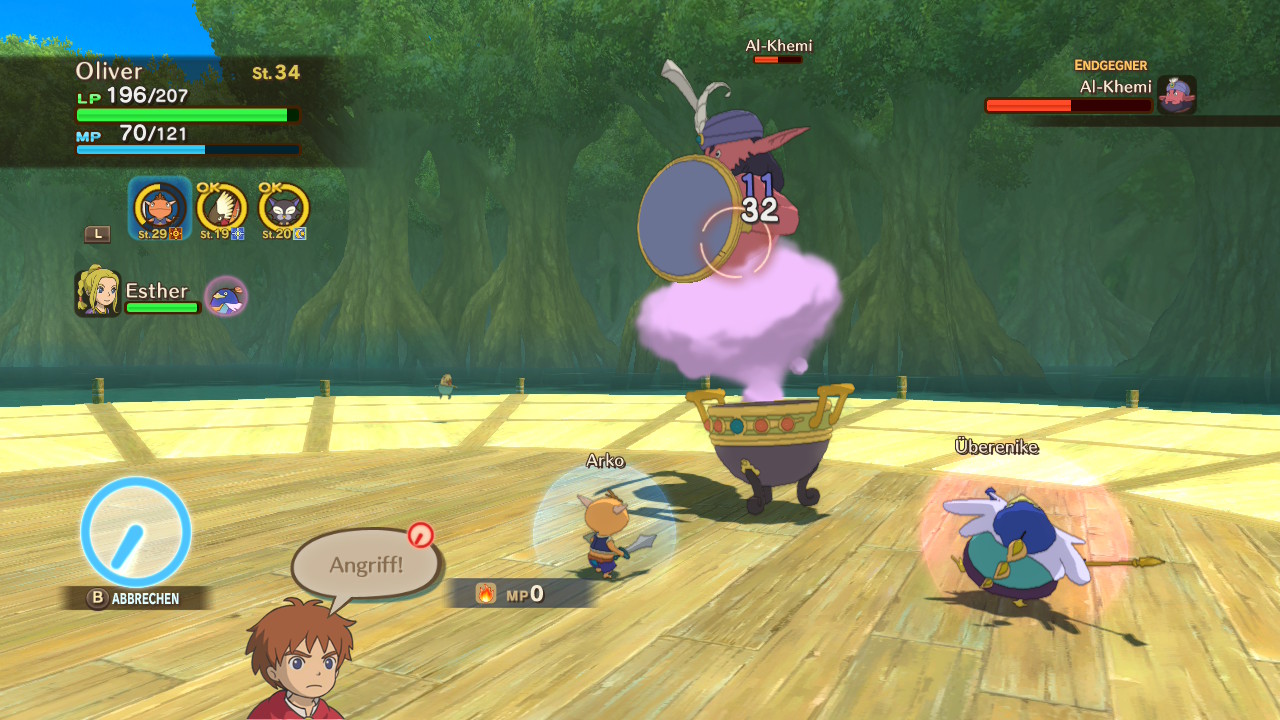The width and height of the screenshot is (1280, 720).
Task: Click the blue attack timer circle
Action: pos(136,531)
